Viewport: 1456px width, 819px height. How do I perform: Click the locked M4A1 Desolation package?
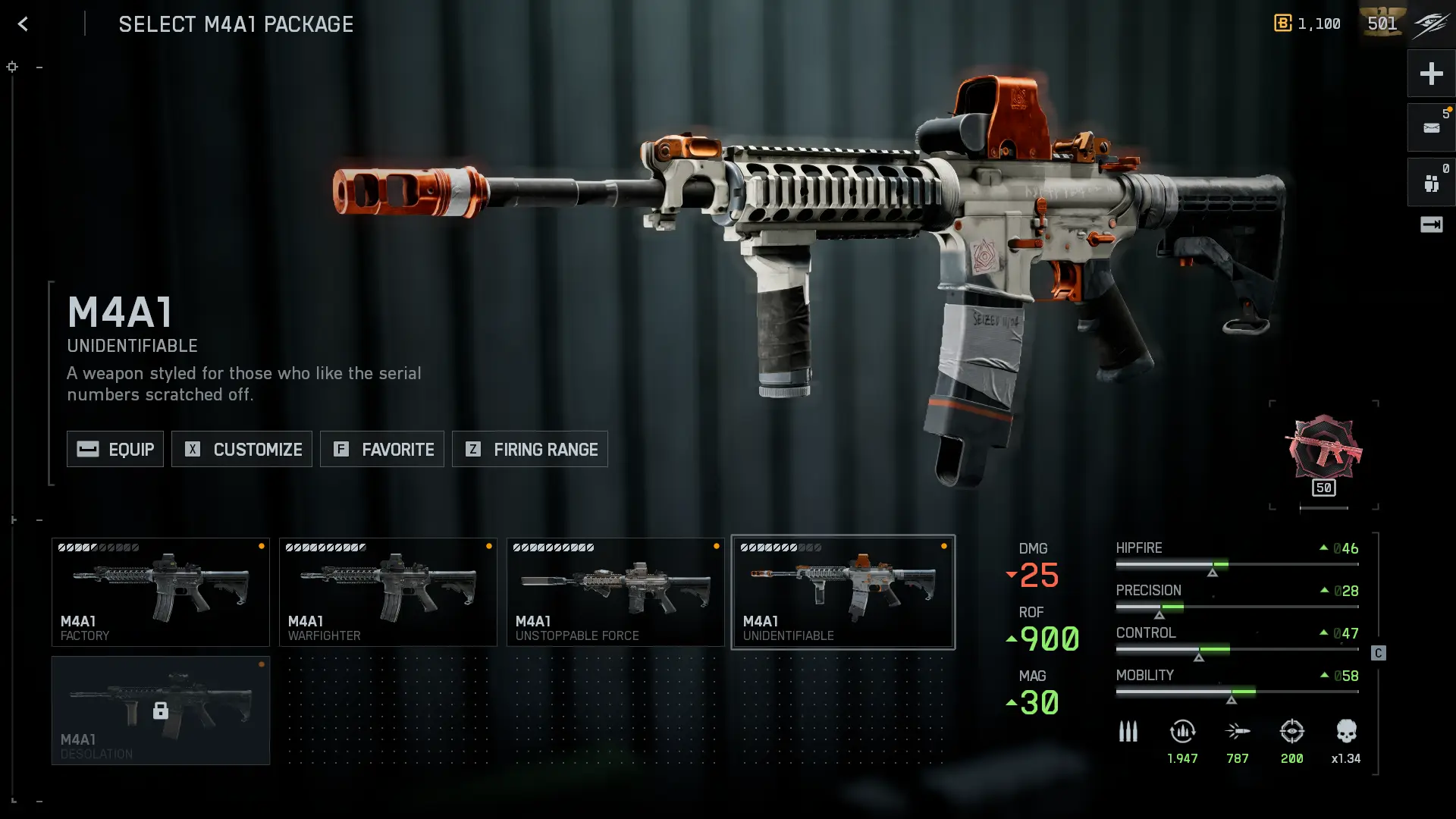161,711
